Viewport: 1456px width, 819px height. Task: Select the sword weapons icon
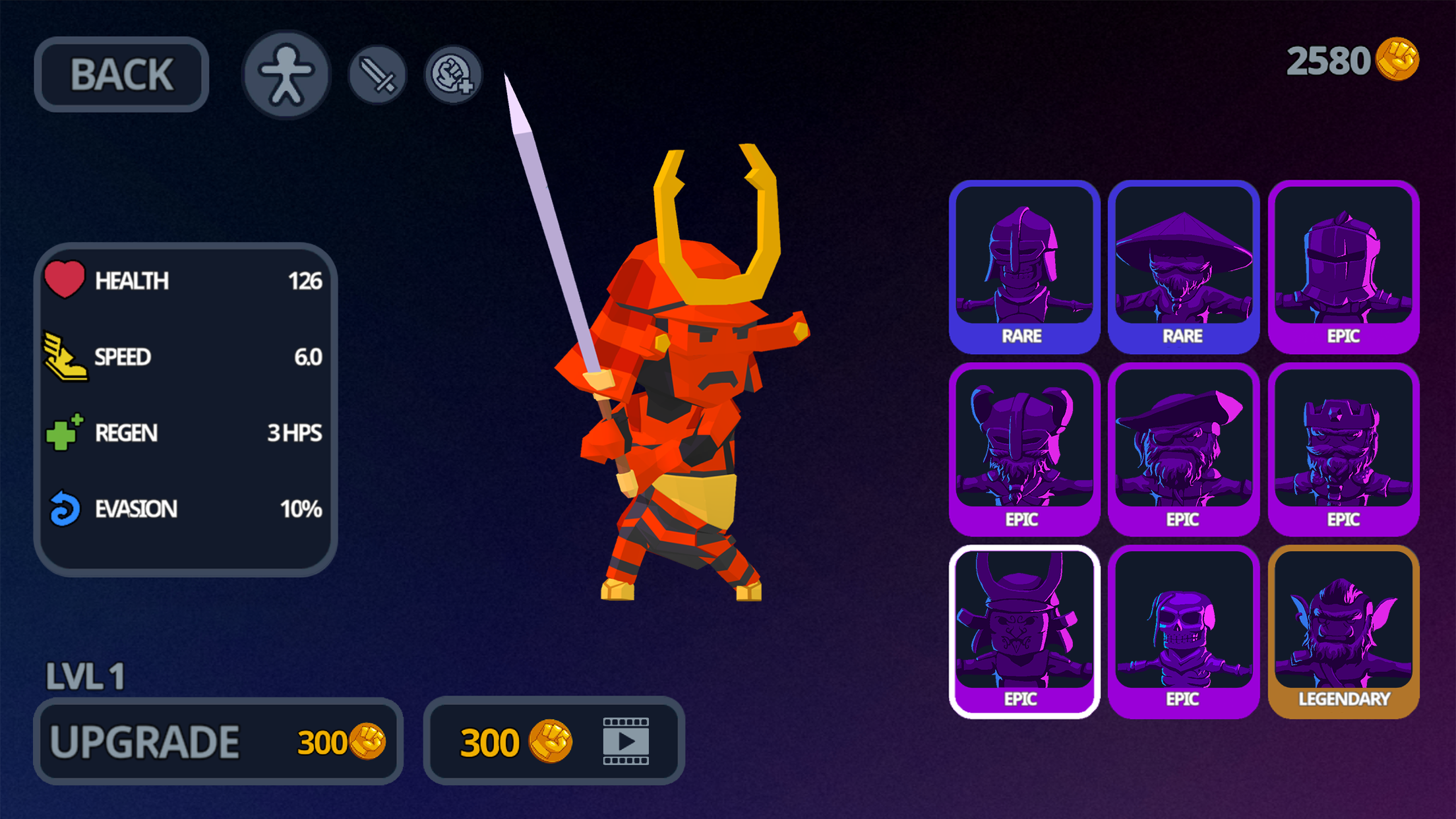tap(377, 74)
